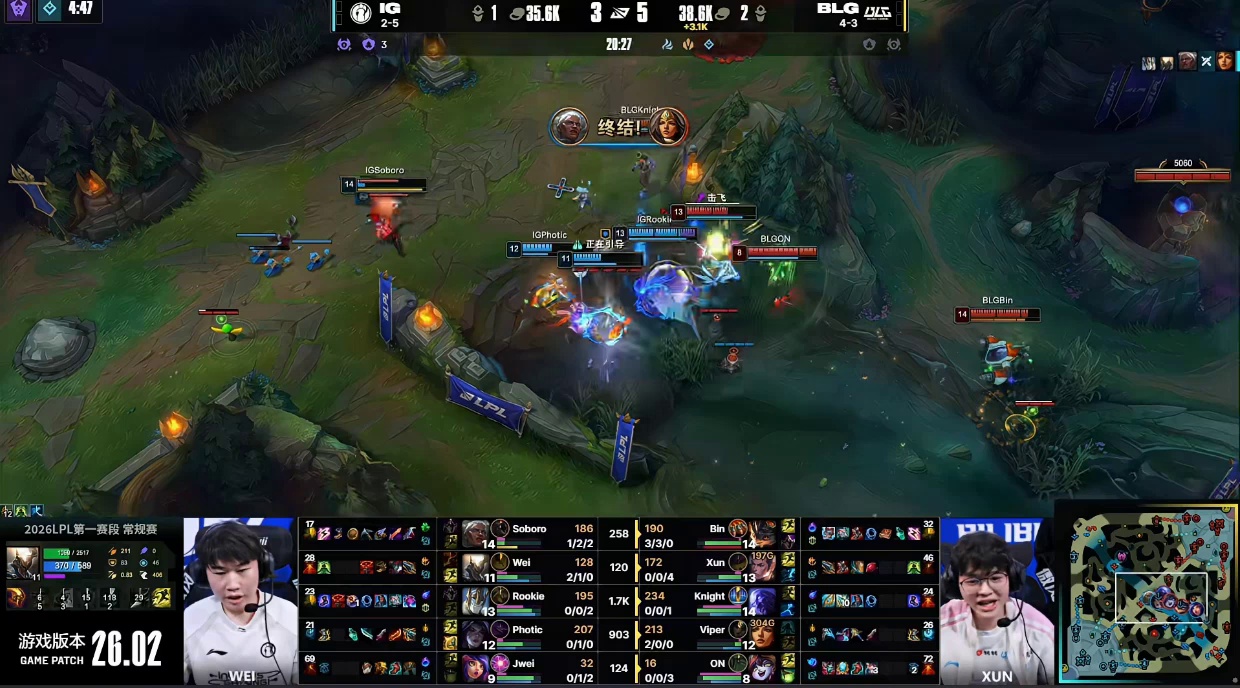The height and width of the screenshot is (688, 1240).
Task: Click the Flash summoner spell in stats panel
Action: 161,598
